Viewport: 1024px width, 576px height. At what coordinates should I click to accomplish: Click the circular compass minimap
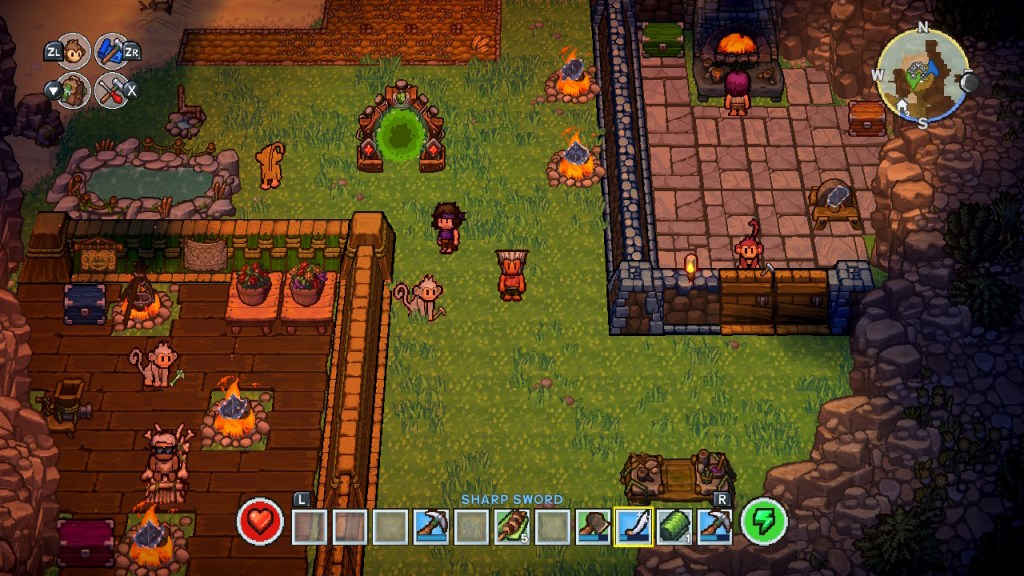point(922,74)
